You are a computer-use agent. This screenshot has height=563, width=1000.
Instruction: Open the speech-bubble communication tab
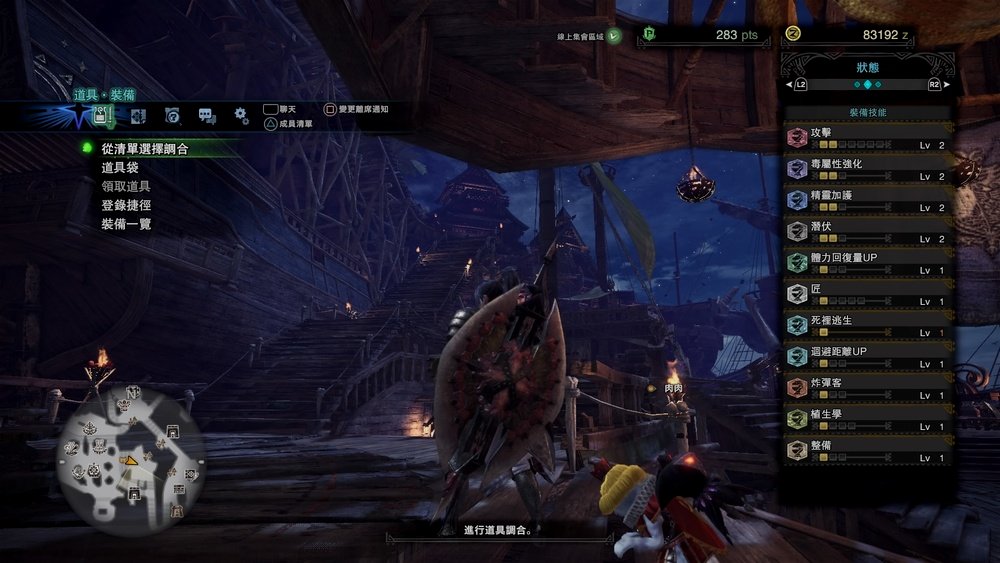[x=206, y=116]
